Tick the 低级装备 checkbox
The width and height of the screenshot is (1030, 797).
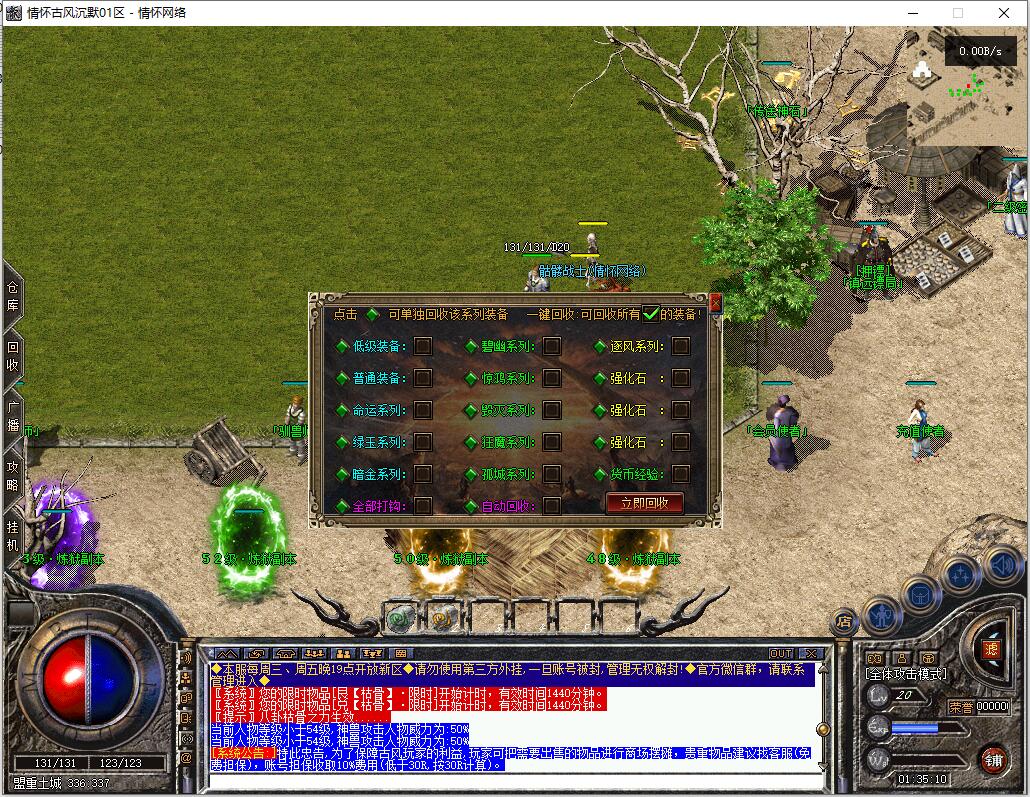coord(423,346)
